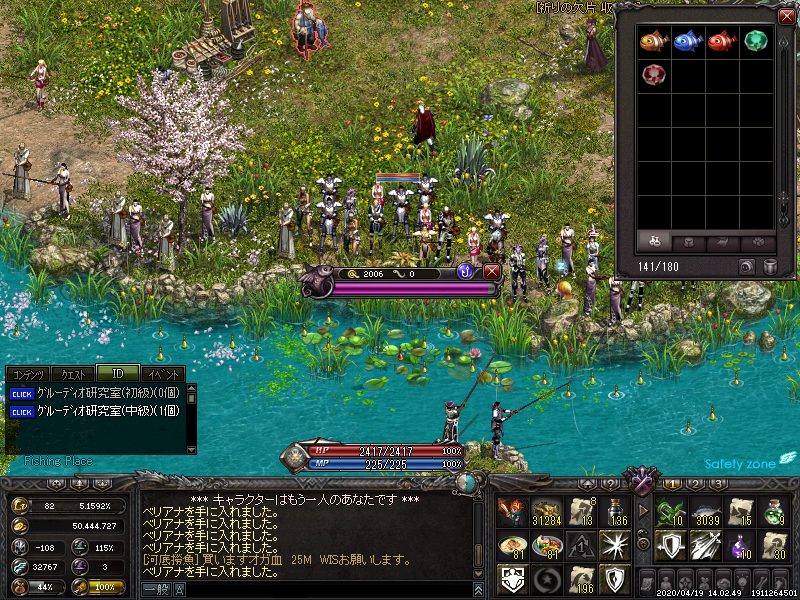Select the red fish in inventory
800x600 pixels.
click(721, 41)
